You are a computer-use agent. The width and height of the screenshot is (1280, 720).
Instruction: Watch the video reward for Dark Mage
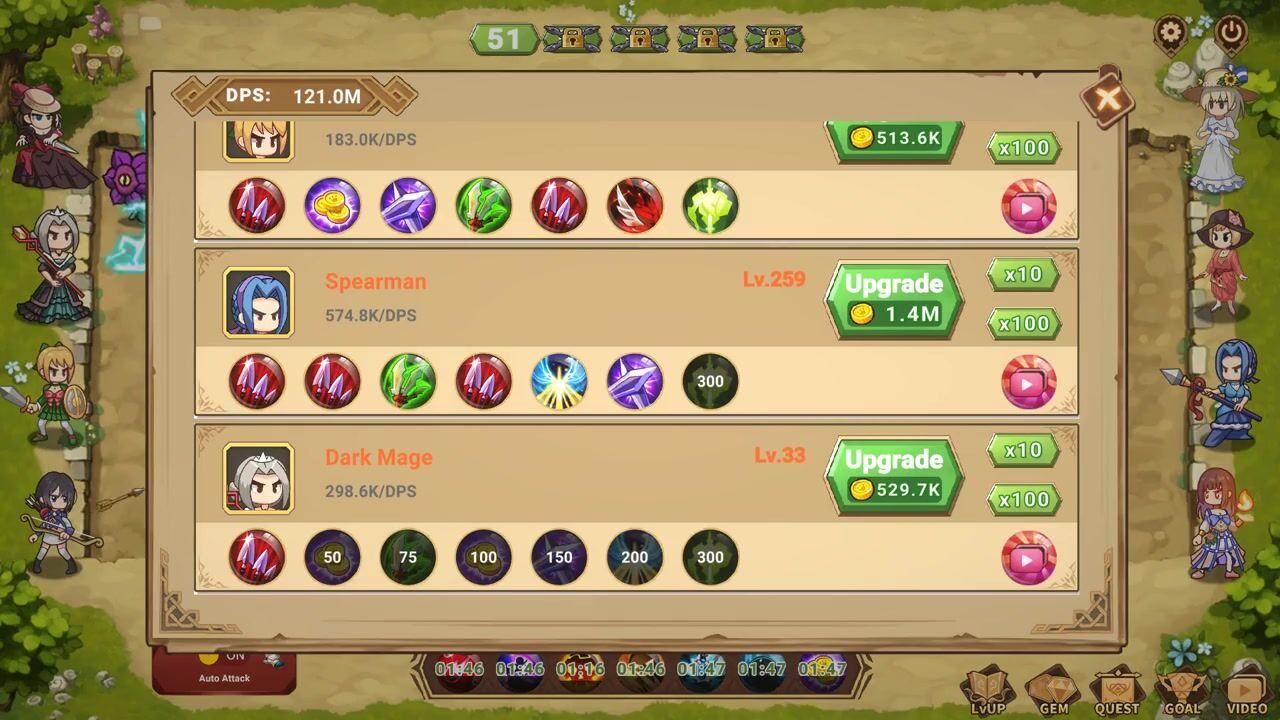tap(1028, 558)
